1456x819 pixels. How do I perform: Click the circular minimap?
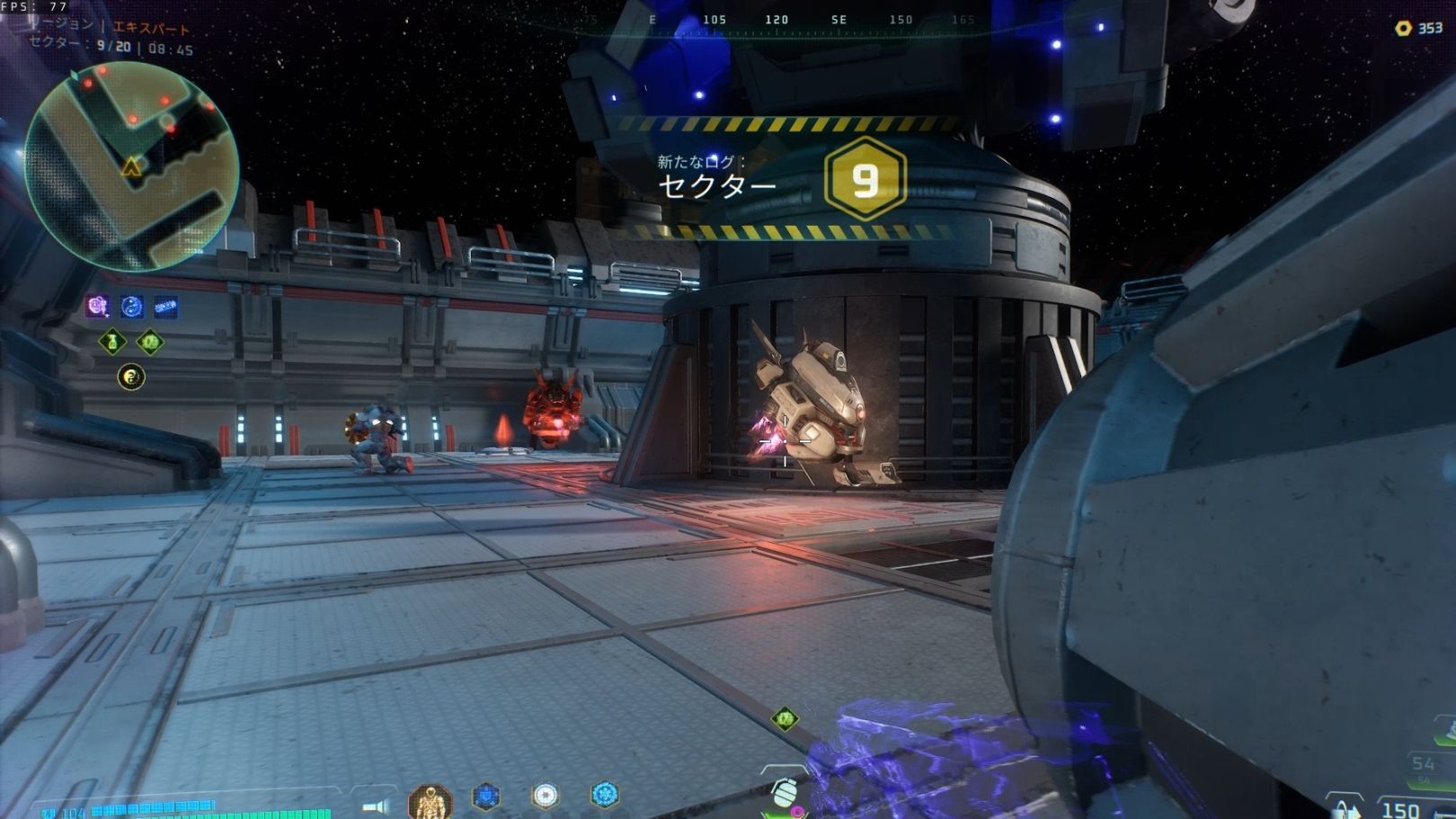coord(131,167)
